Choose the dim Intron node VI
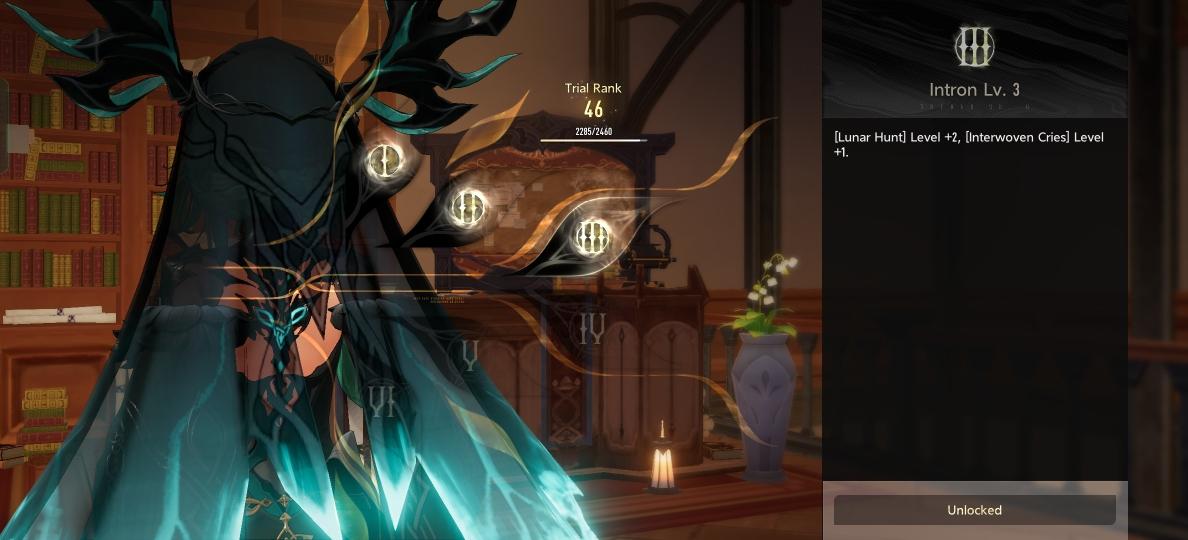 pos(381,401)
